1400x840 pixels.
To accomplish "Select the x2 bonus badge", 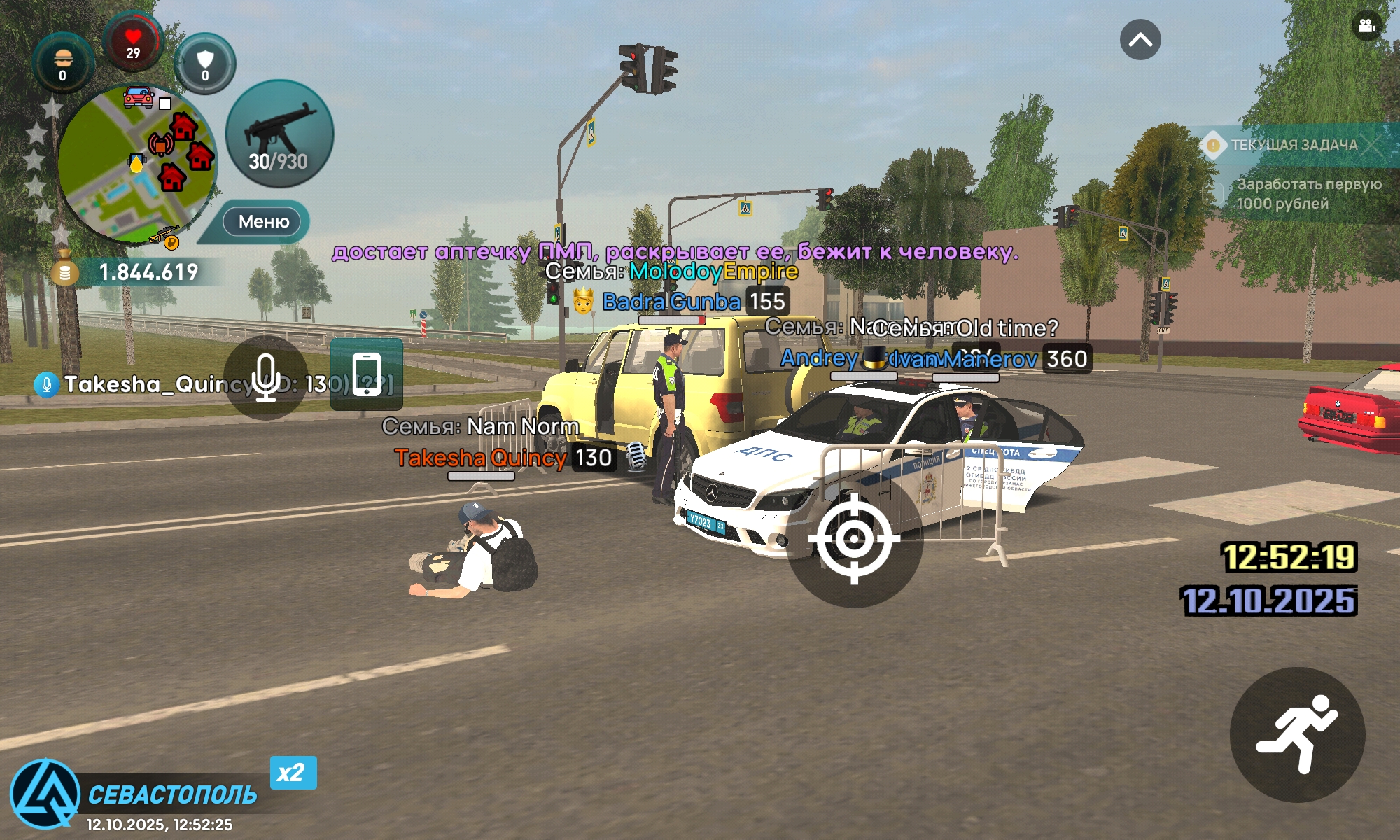I will pos(293,773).
